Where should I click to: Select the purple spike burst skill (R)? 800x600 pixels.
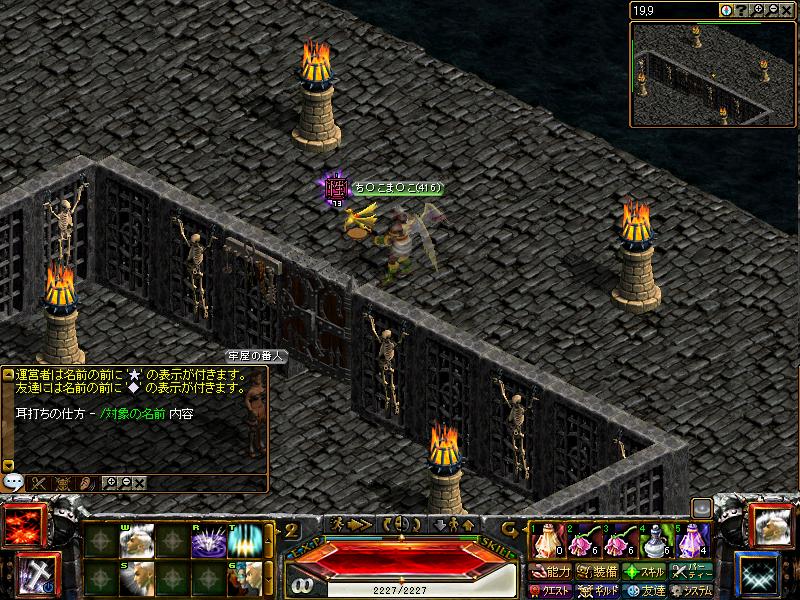click(209, 541)
